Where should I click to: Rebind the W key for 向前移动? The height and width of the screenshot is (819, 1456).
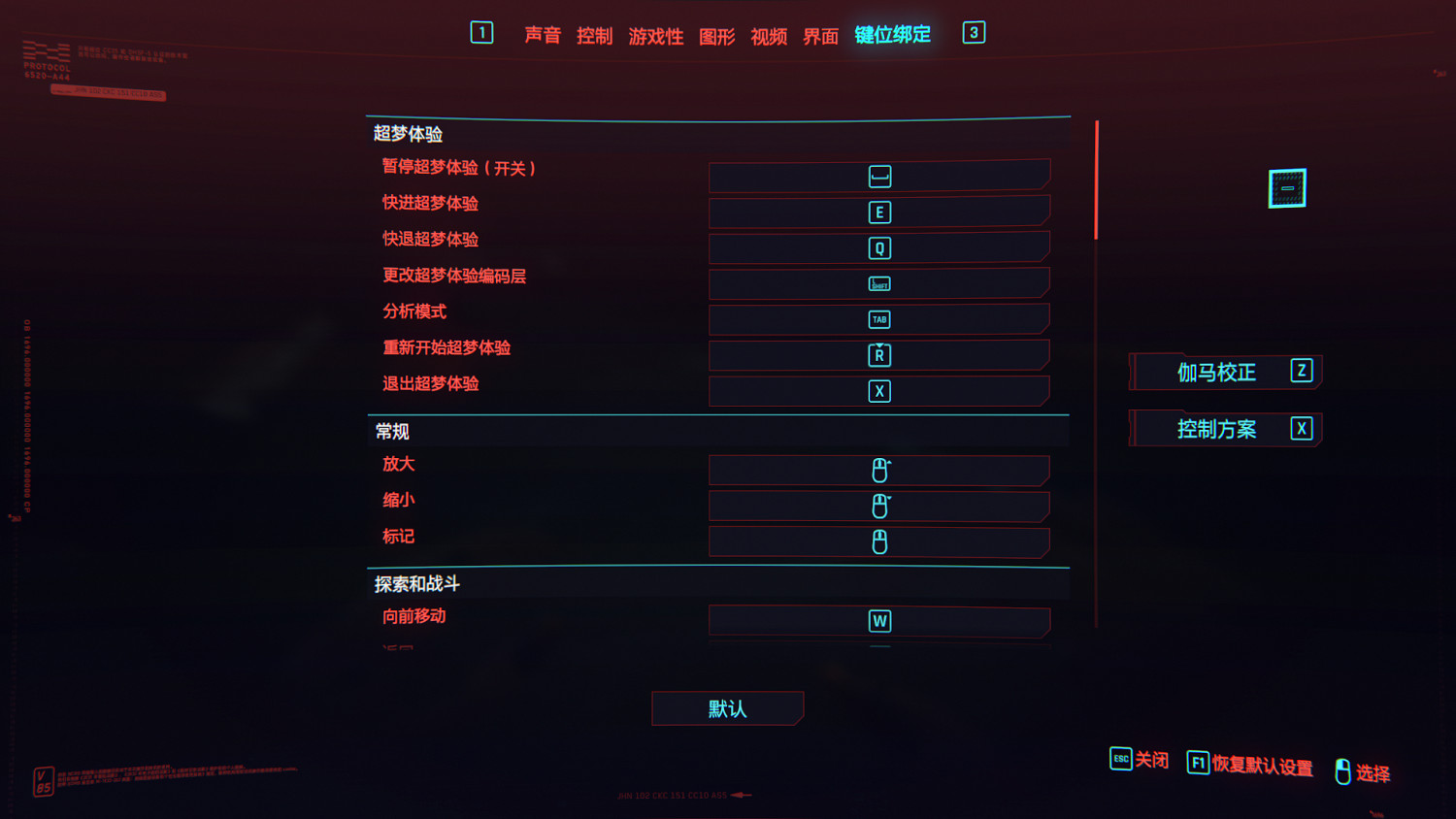coord(878,620)
